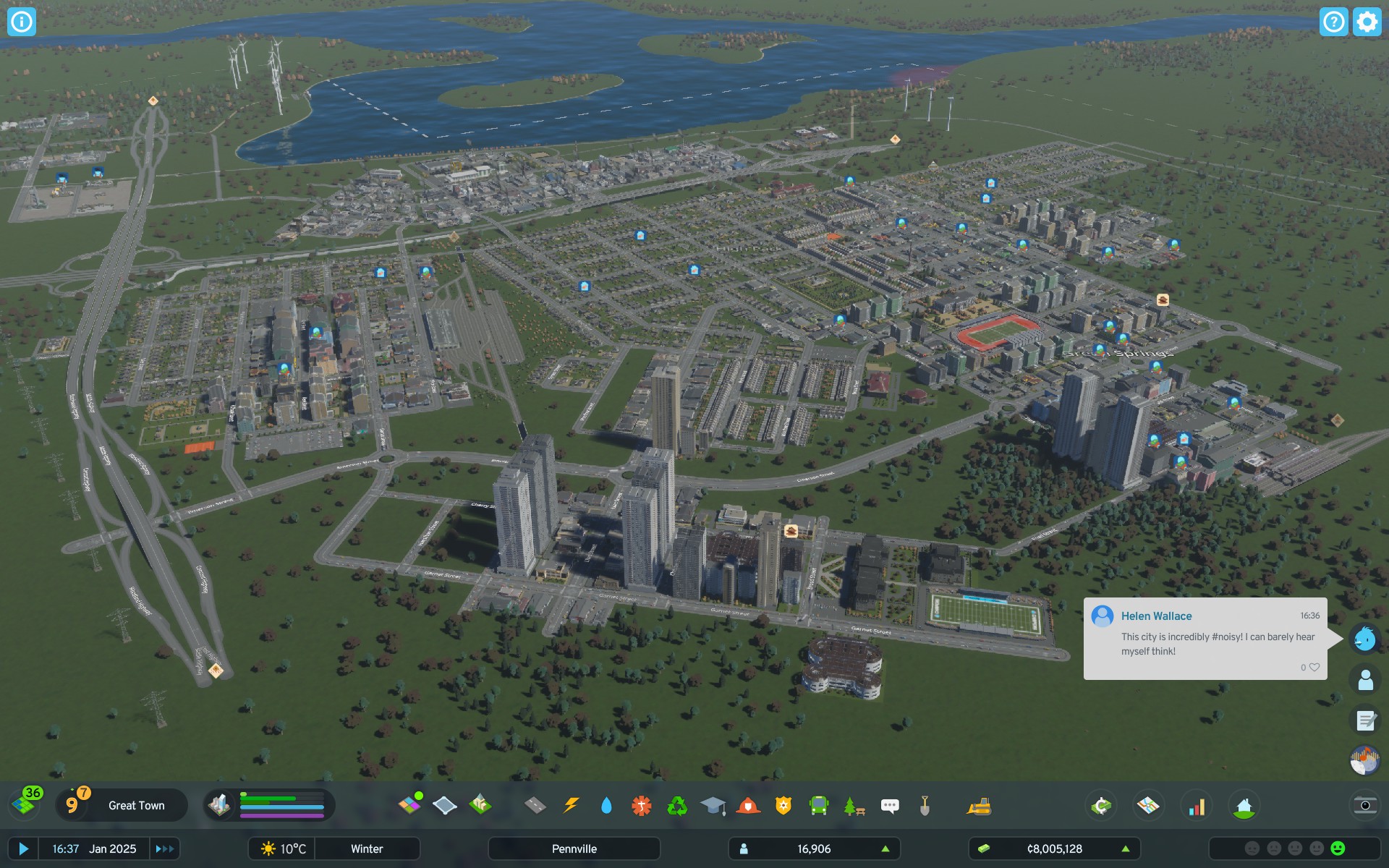Open the Electricity services menu

[x=571, y=805]
